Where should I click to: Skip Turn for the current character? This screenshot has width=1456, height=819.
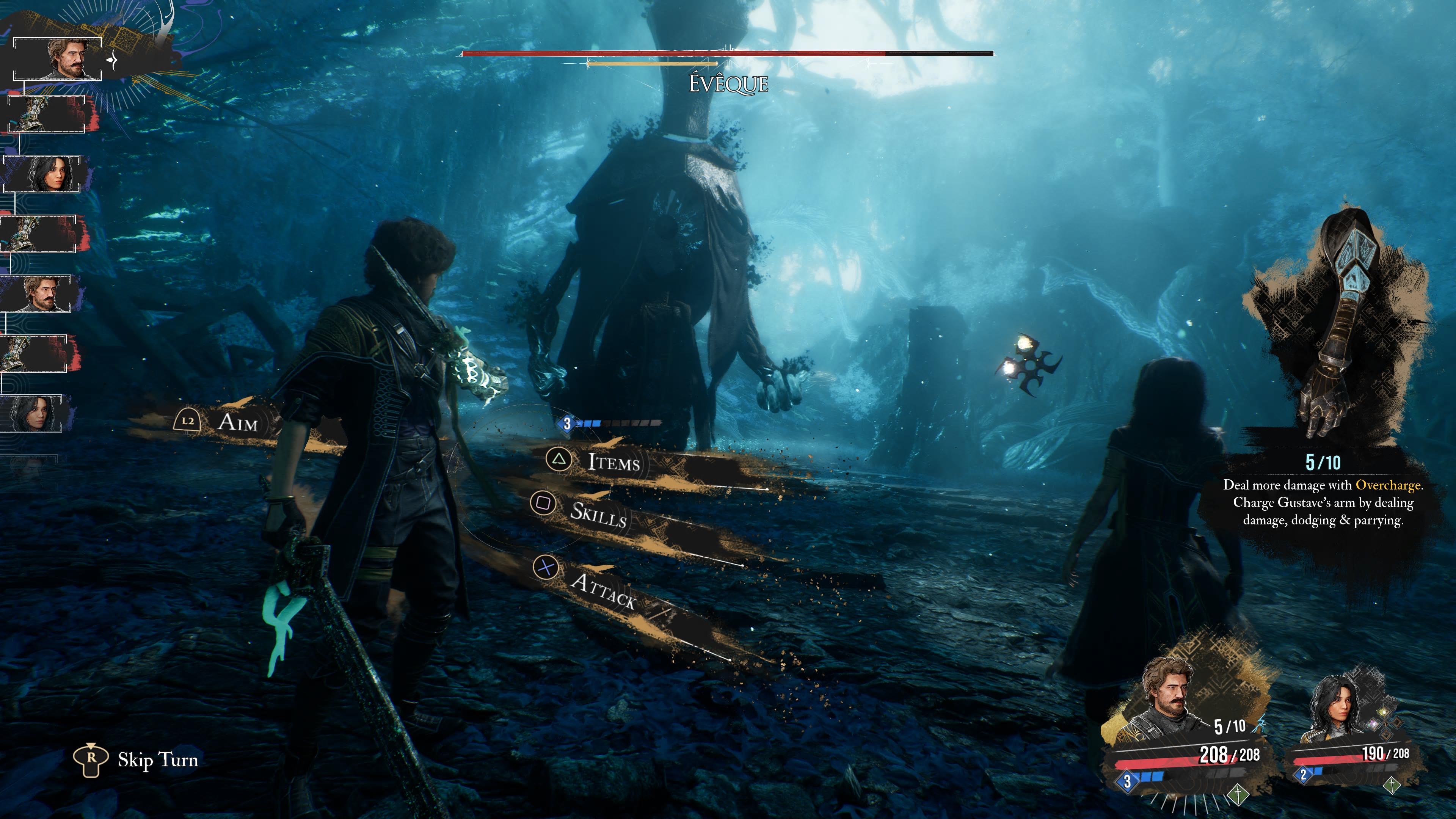[157, 759]
